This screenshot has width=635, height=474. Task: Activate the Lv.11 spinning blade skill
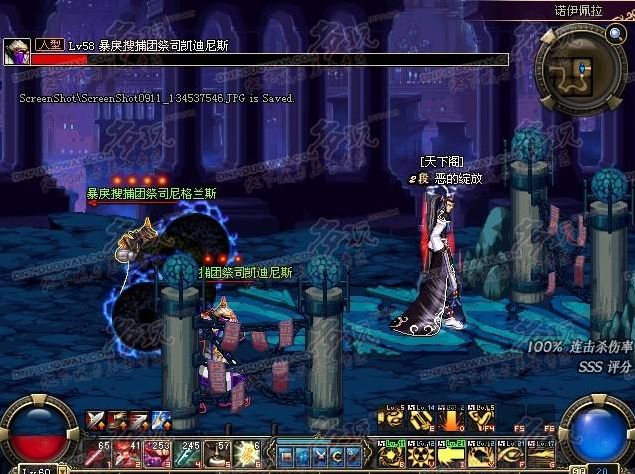393,454
